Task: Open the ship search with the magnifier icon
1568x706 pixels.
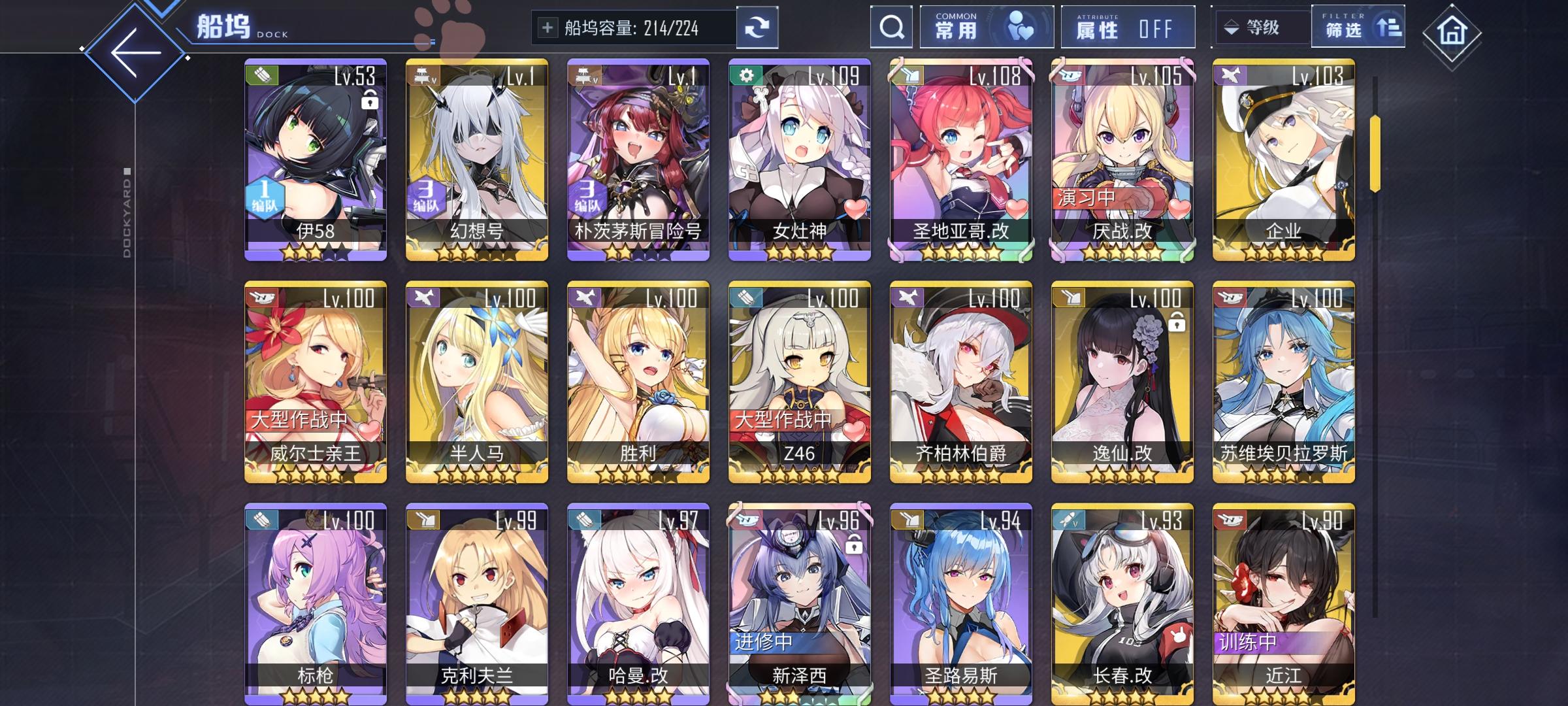Action: (x=891, y=27)
